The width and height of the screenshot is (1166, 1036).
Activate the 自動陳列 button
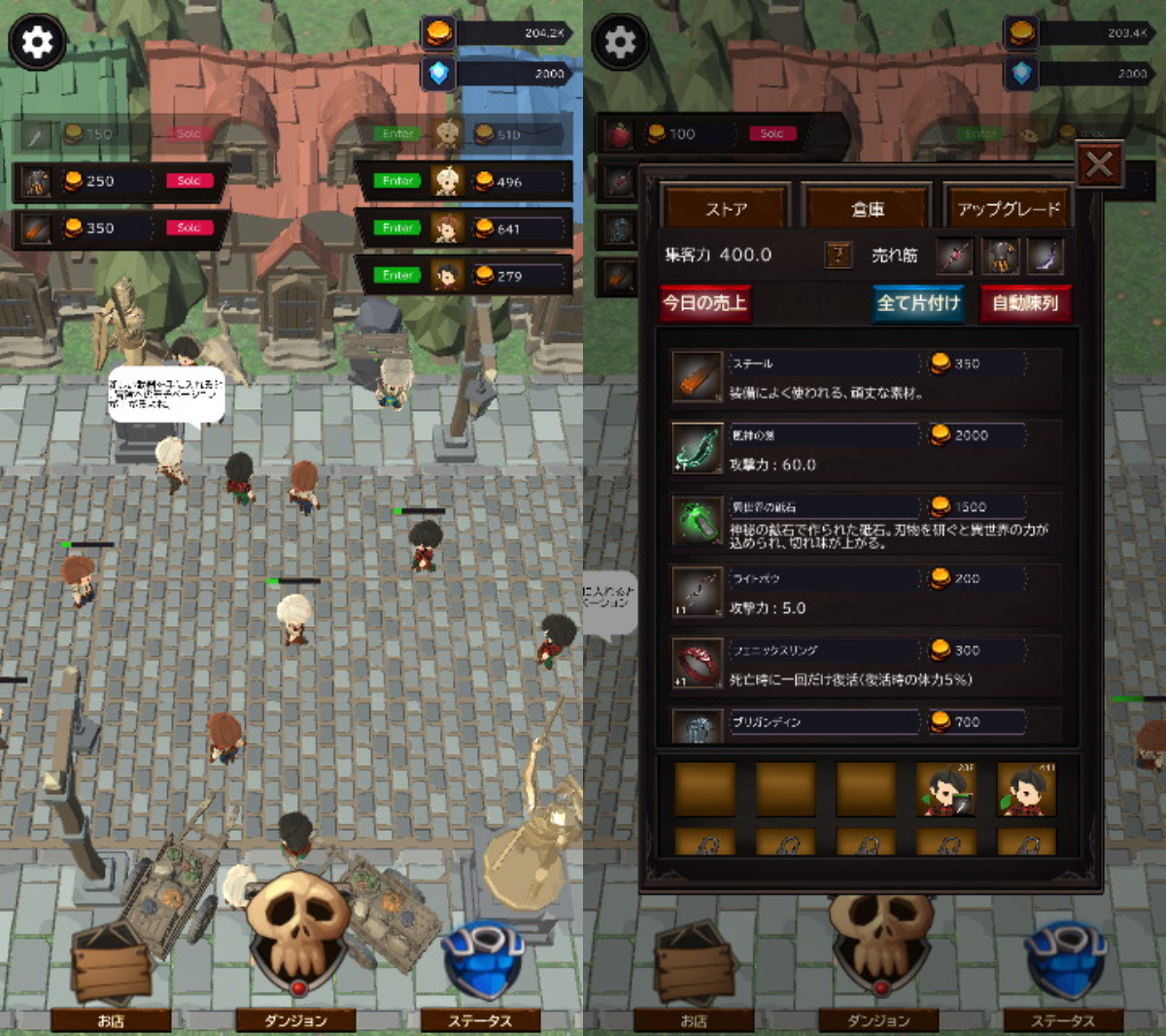[x=1025, y=303]
